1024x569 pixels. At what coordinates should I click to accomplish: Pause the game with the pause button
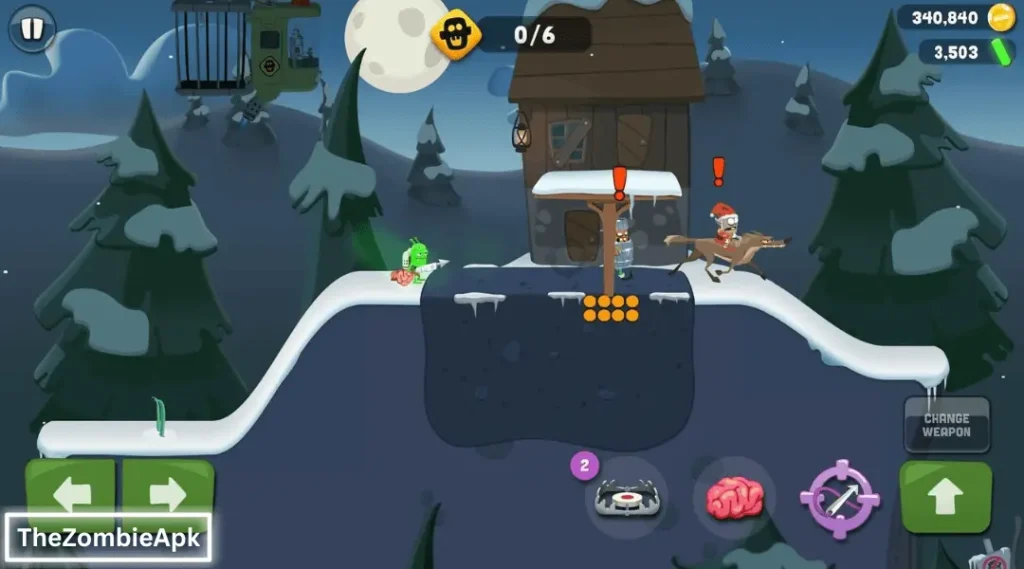click(32, 29)
